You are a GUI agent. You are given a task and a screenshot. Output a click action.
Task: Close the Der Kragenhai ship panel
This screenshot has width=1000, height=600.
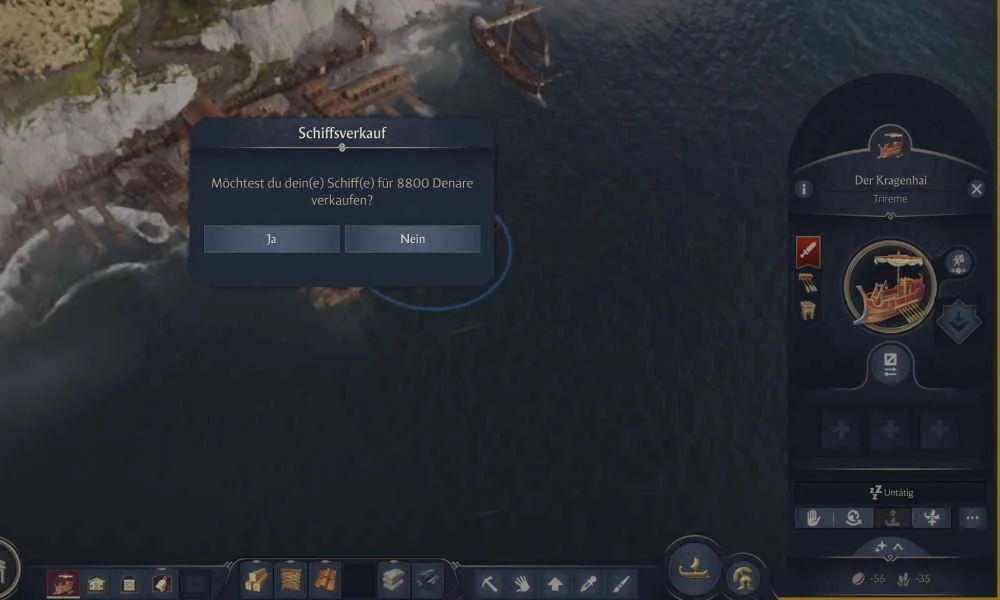pos(977,189)
